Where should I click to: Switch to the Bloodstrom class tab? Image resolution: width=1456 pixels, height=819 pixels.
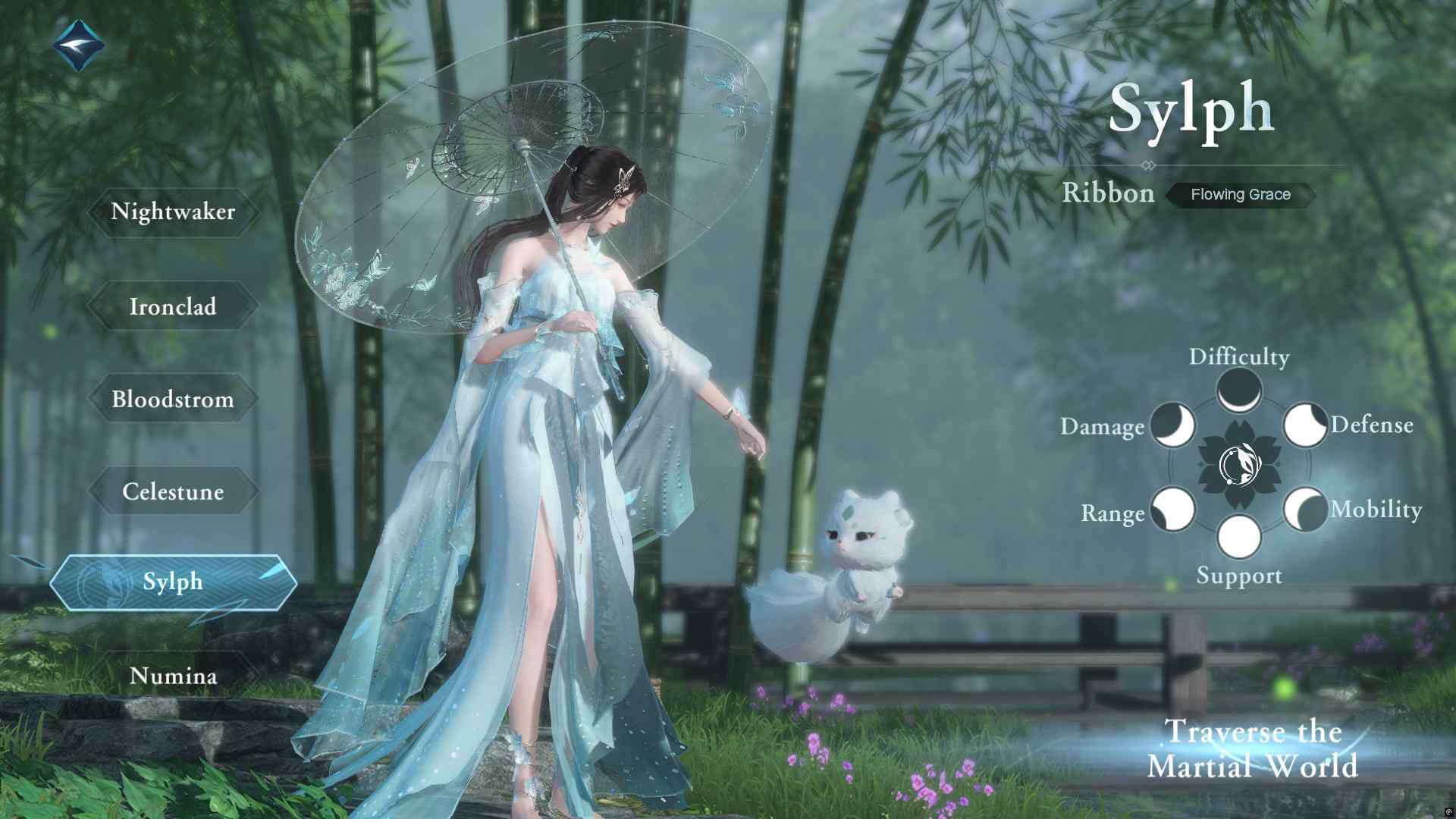click(x=173, y=400)
